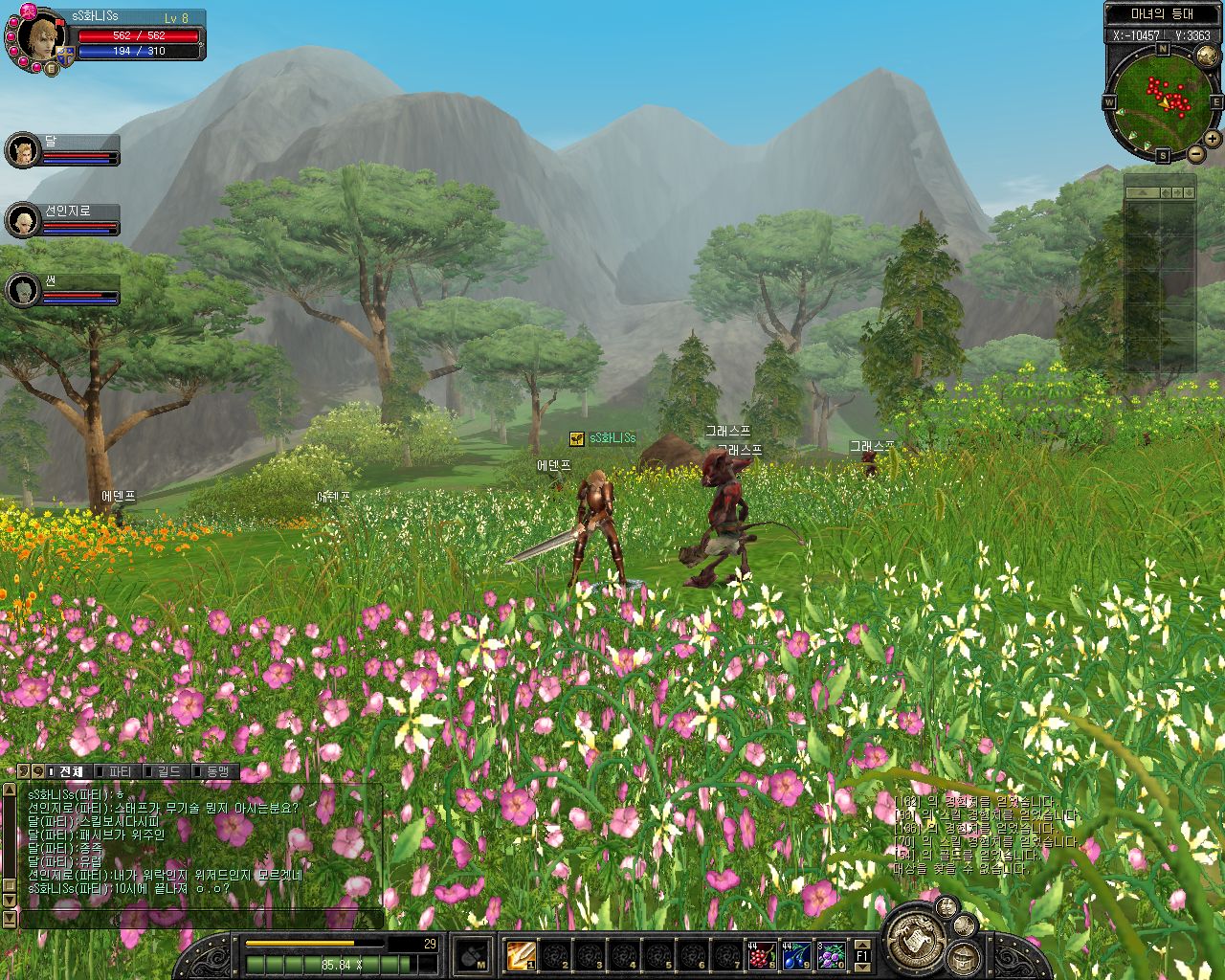Select party member 선인지로 portrait
Image resolution: width=1225 pixels, height=980 pixels.
click(22, 220)
